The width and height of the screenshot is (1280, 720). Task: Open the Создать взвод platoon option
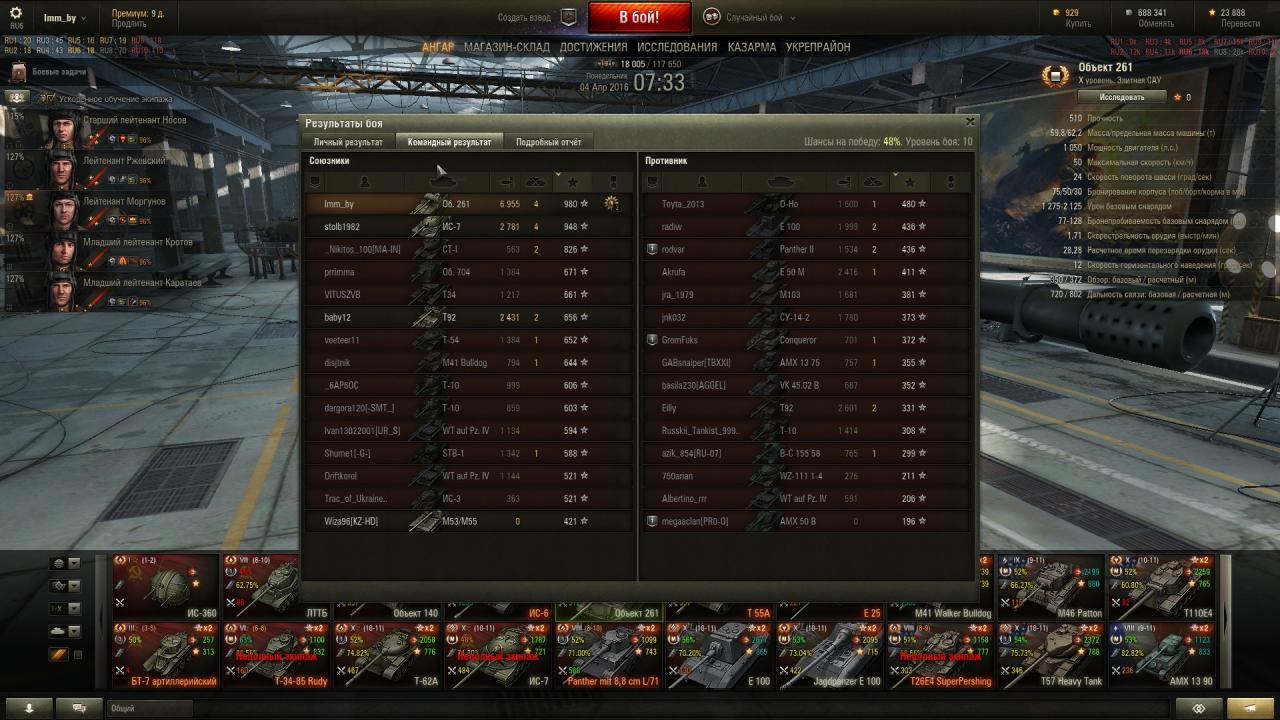pos(538,18)
